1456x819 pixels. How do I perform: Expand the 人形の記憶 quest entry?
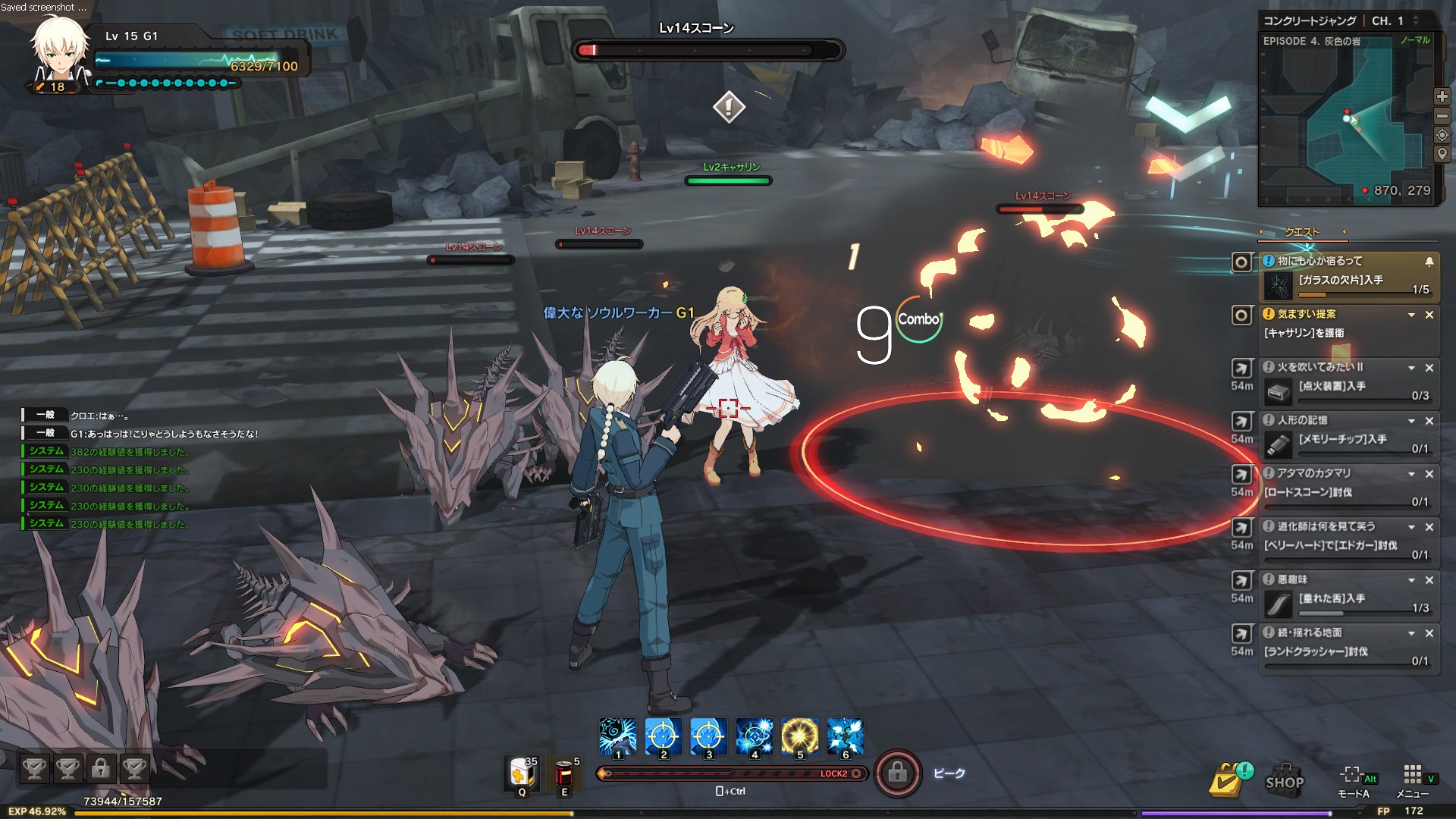(1411, 421)
